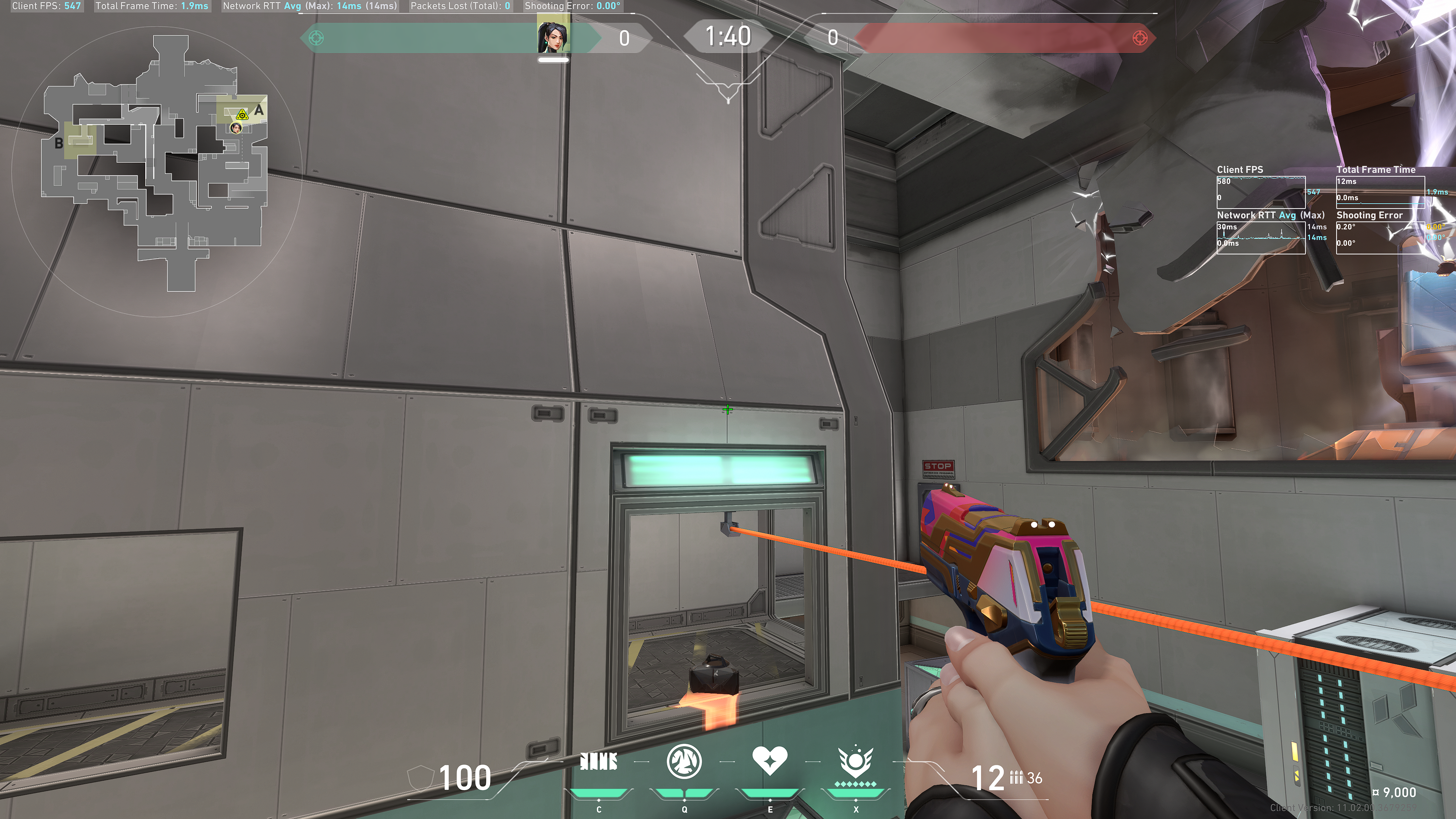Select the red enemy team emblem
1456x819 pixels.
click(1139, 38)
